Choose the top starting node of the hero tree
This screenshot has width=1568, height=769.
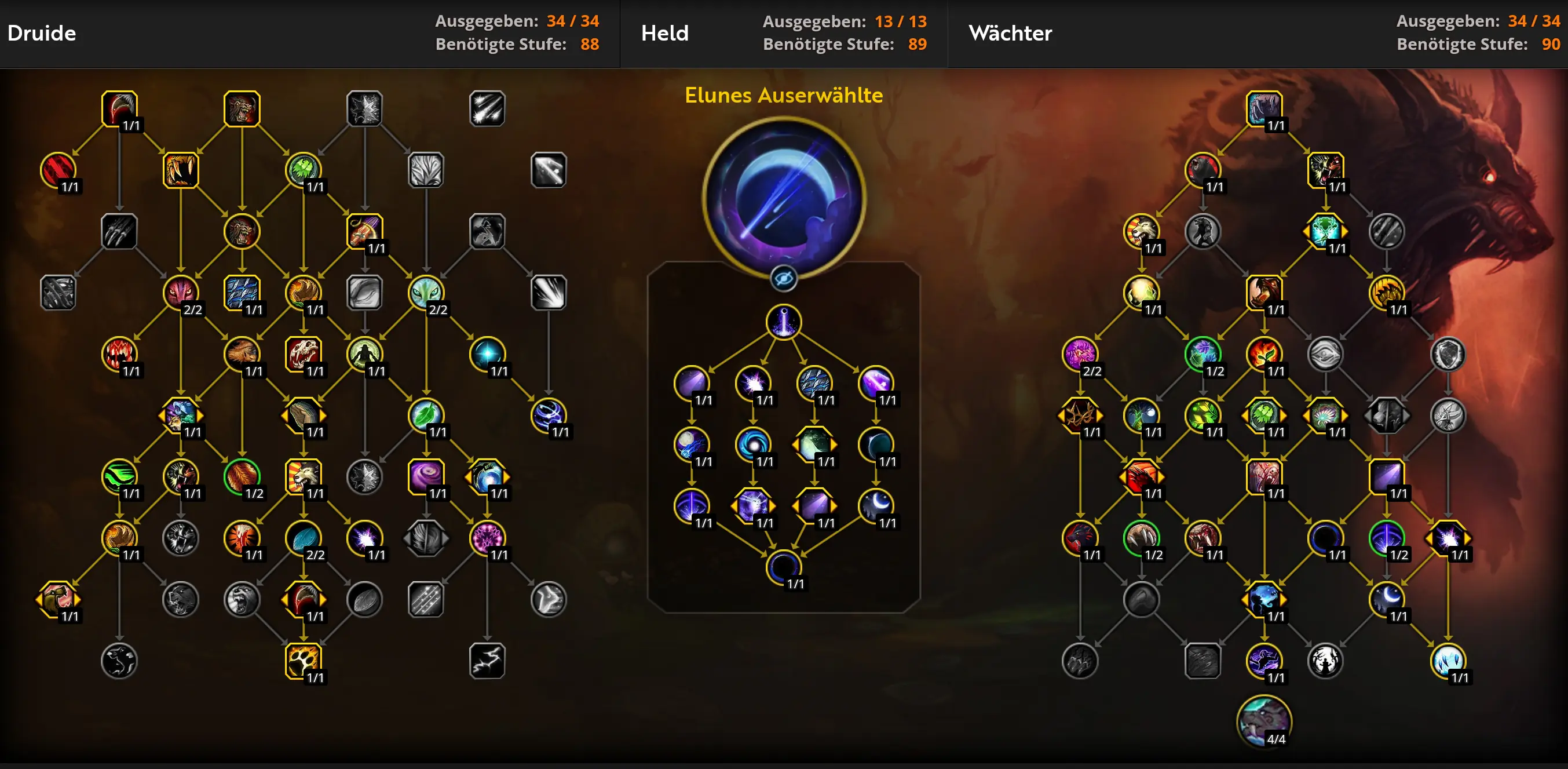[x=783, y=322]
